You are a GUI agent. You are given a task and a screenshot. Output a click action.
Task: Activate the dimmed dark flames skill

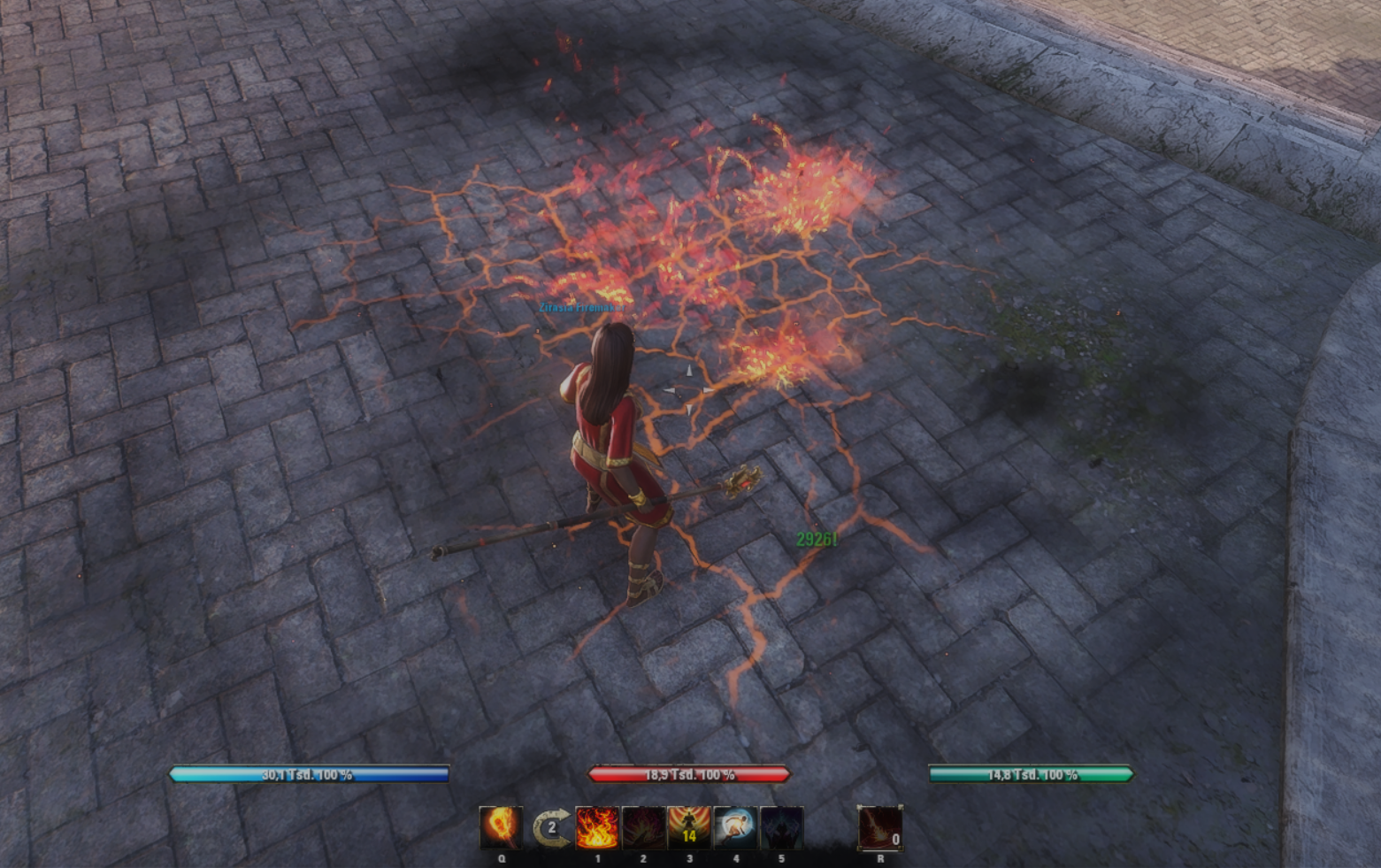(x=643, y=828)
